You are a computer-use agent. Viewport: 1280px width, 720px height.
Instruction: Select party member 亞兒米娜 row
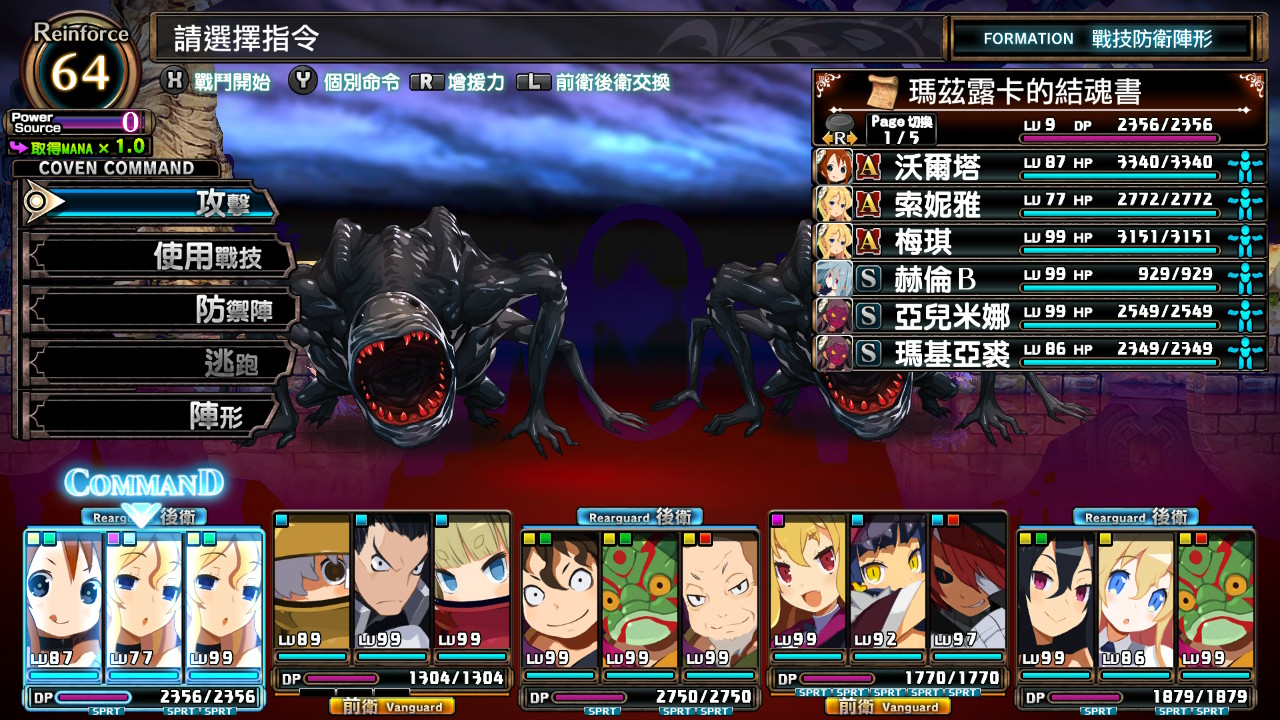tap(1040, 316)
